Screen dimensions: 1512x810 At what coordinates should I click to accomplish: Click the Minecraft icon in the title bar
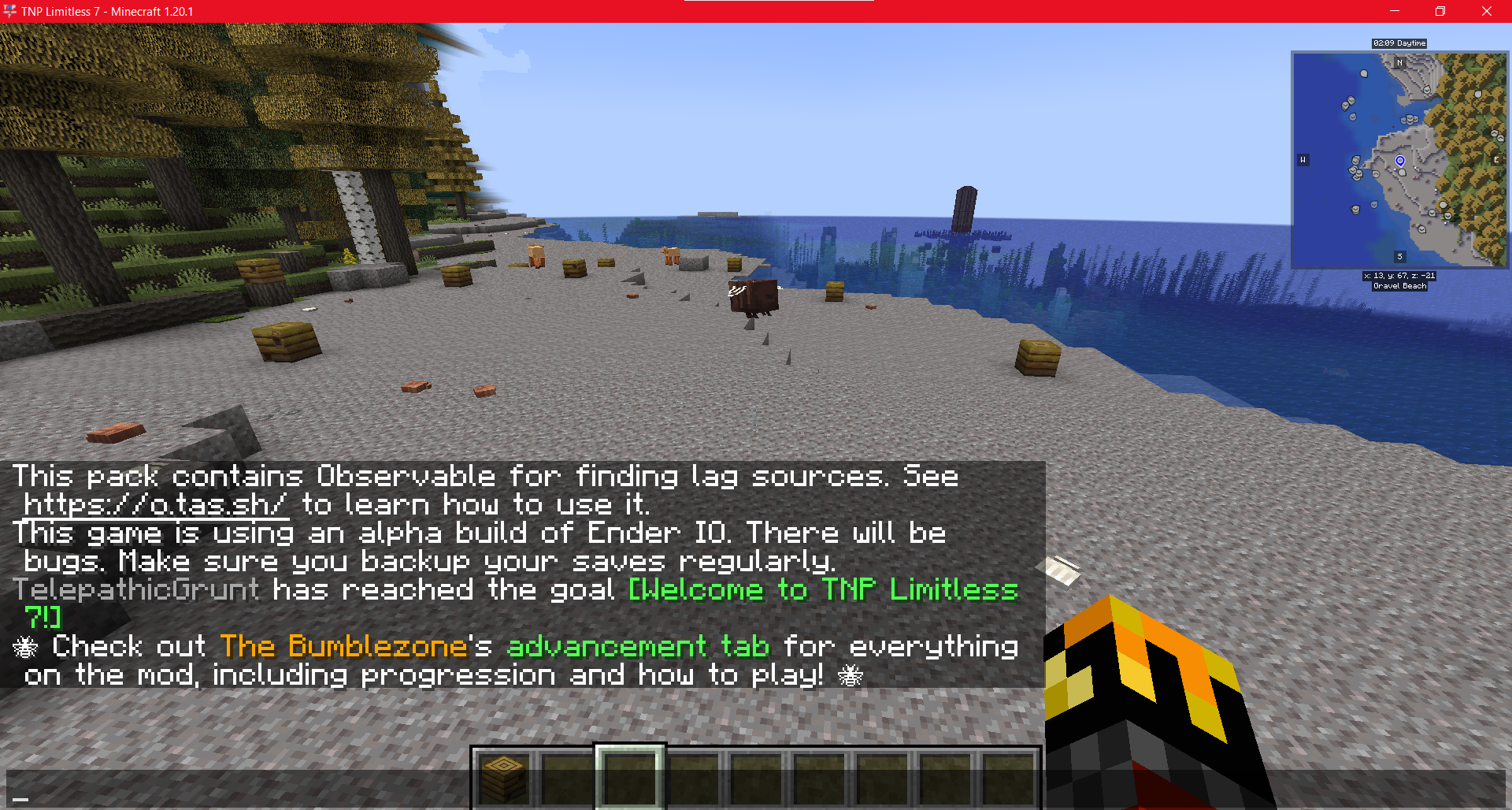pos(10,11)
